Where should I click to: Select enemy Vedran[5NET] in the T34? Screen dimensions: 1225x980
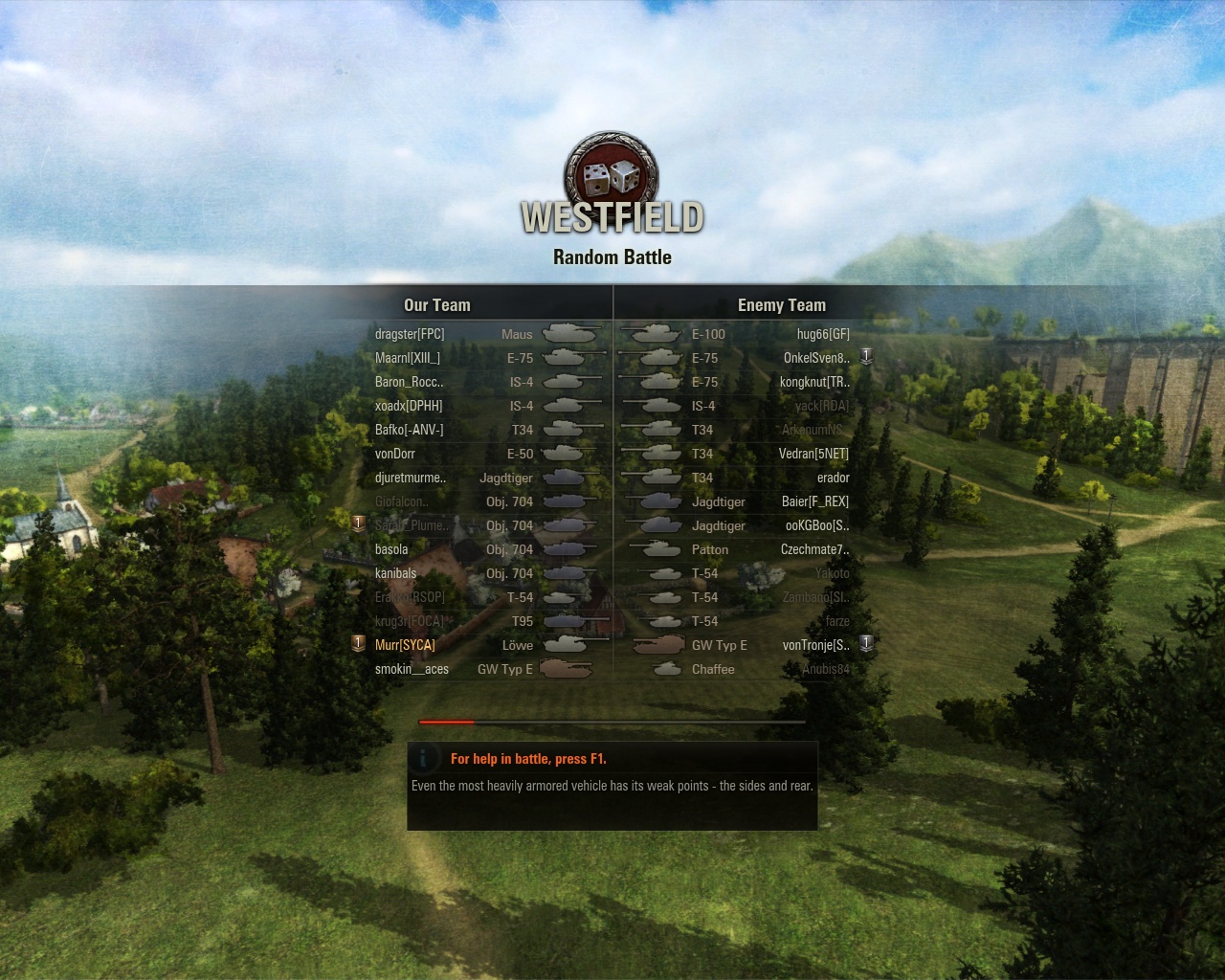[x=813, y=454]
